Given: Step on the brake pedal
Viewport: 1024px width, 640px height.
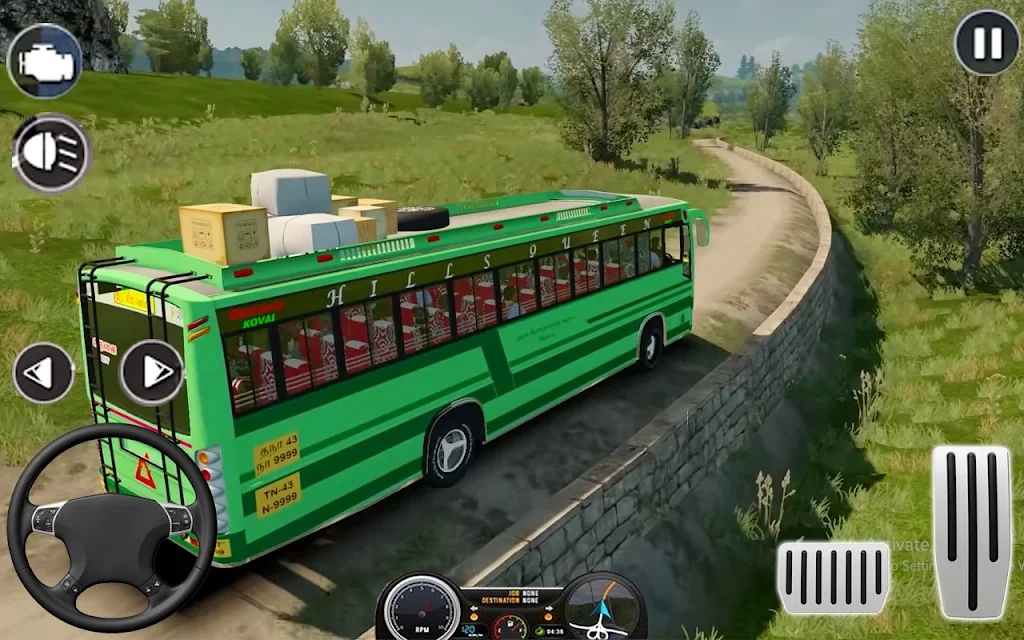Looking at the screenshot, I should click(x=833, y=577).
